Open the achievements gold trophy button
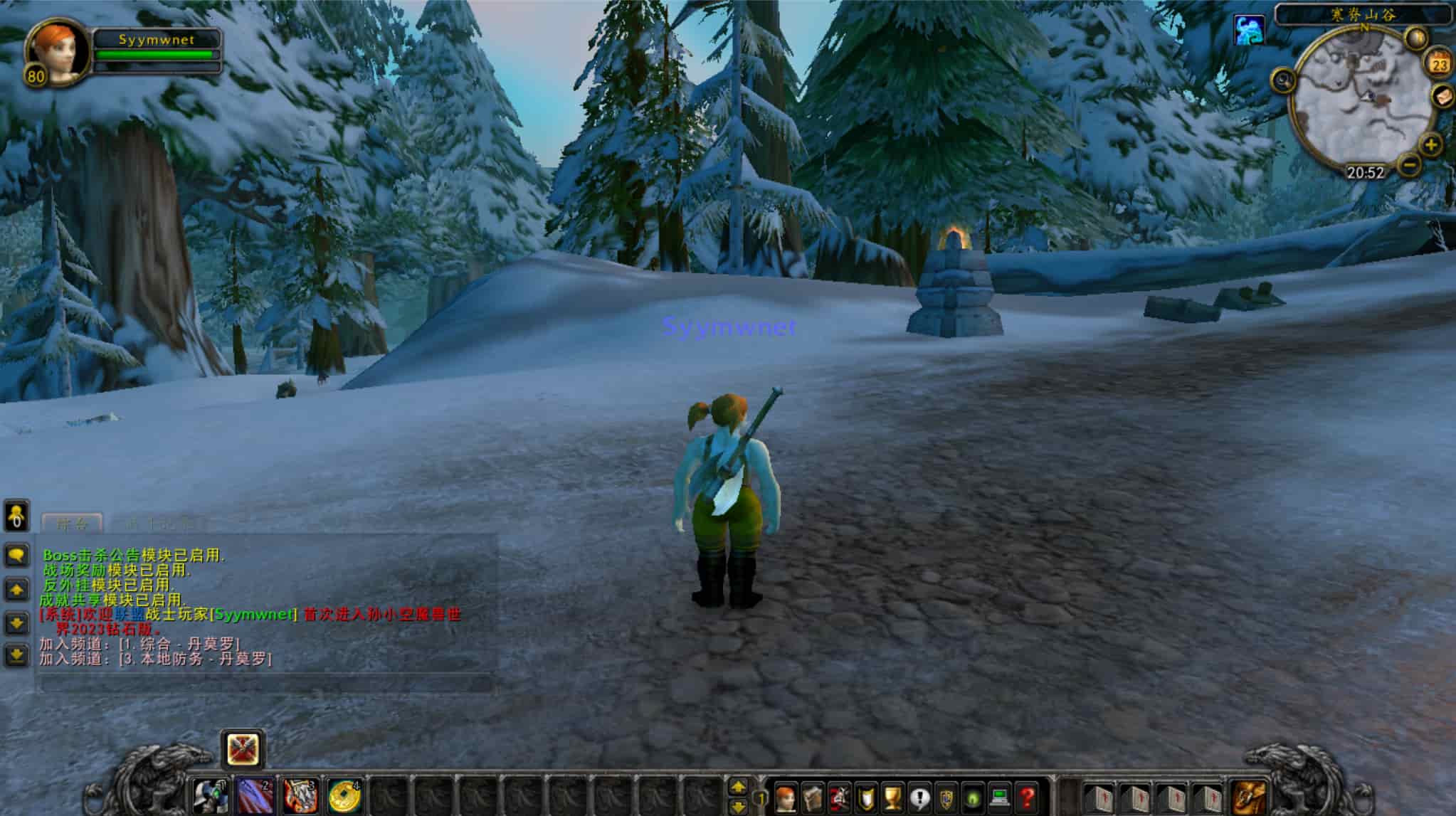Viewport: 1456px width, 816px height. point(892,798)
